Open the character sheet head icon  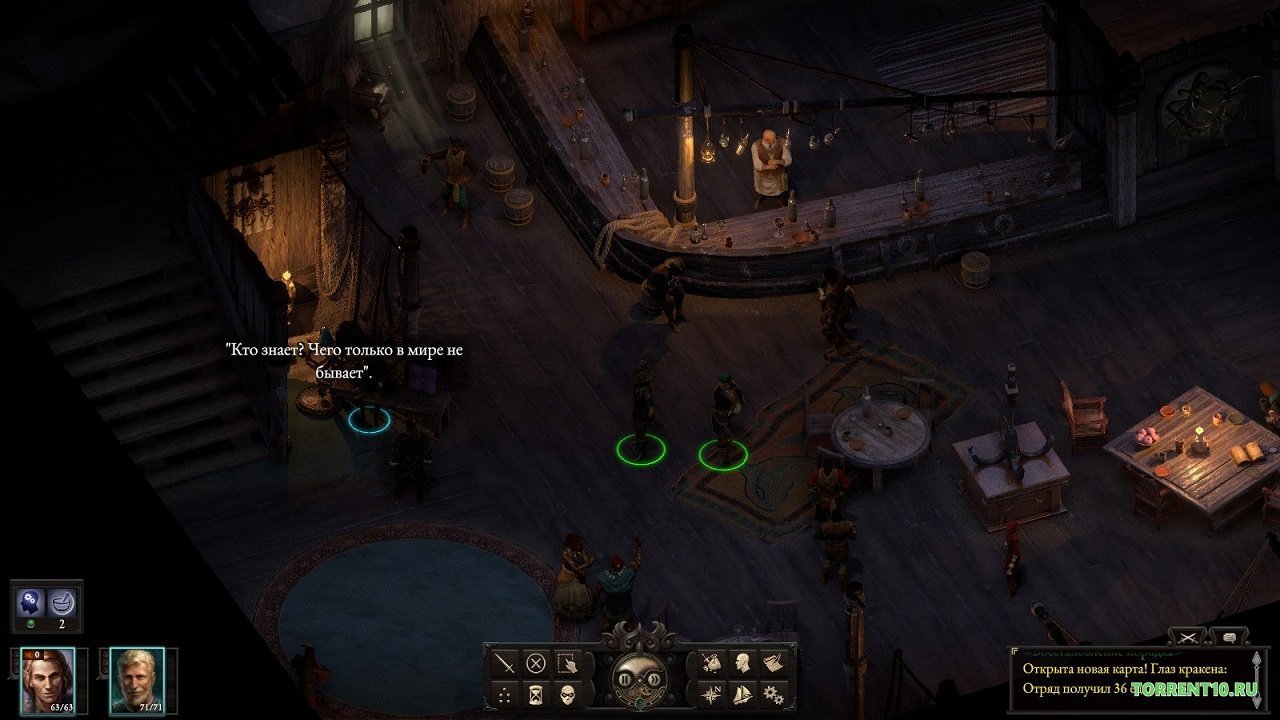[741, 664]
